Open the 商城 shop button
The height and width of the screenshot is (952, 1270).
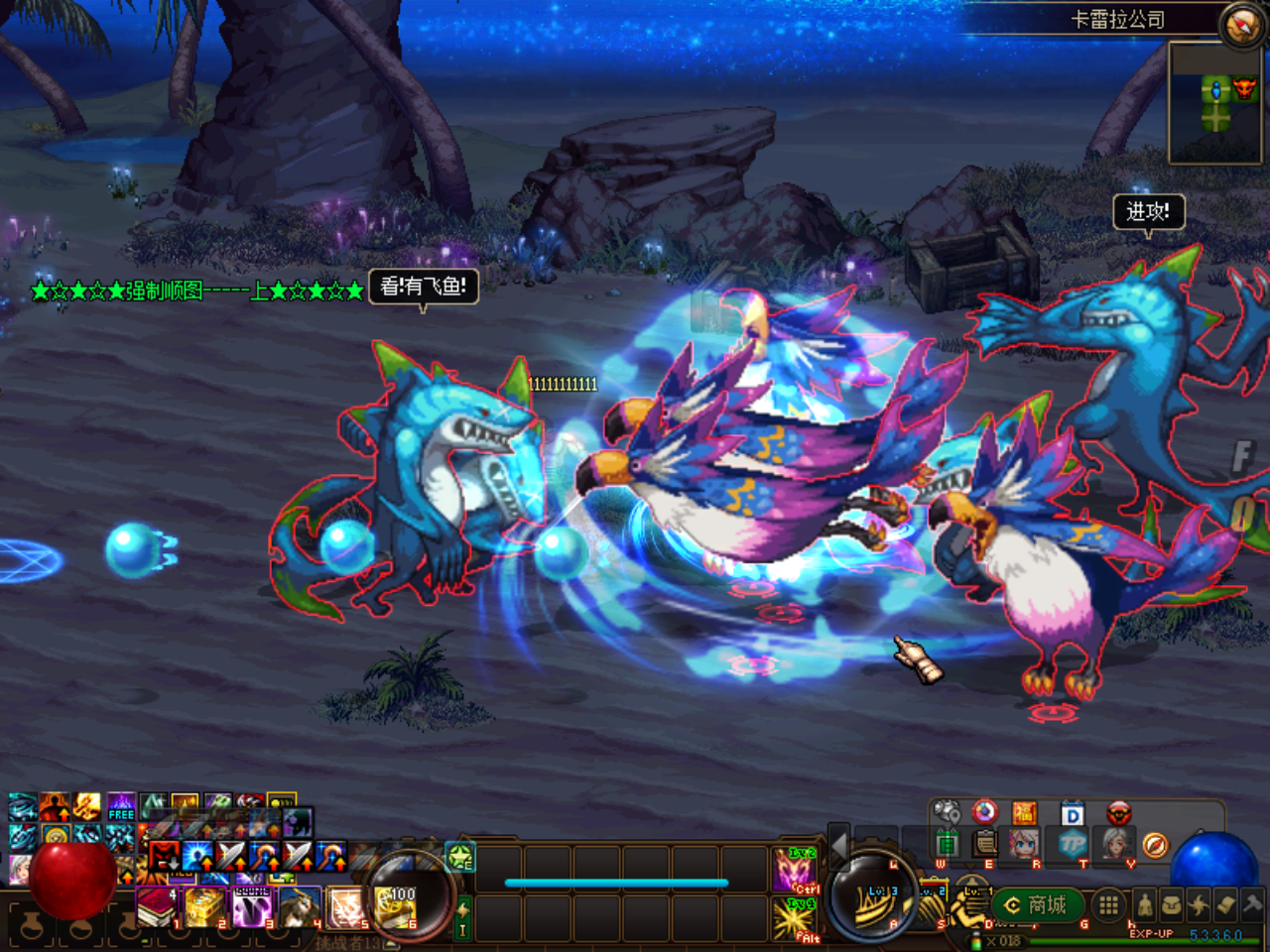pyautogui.click(x=1036, y=904)
